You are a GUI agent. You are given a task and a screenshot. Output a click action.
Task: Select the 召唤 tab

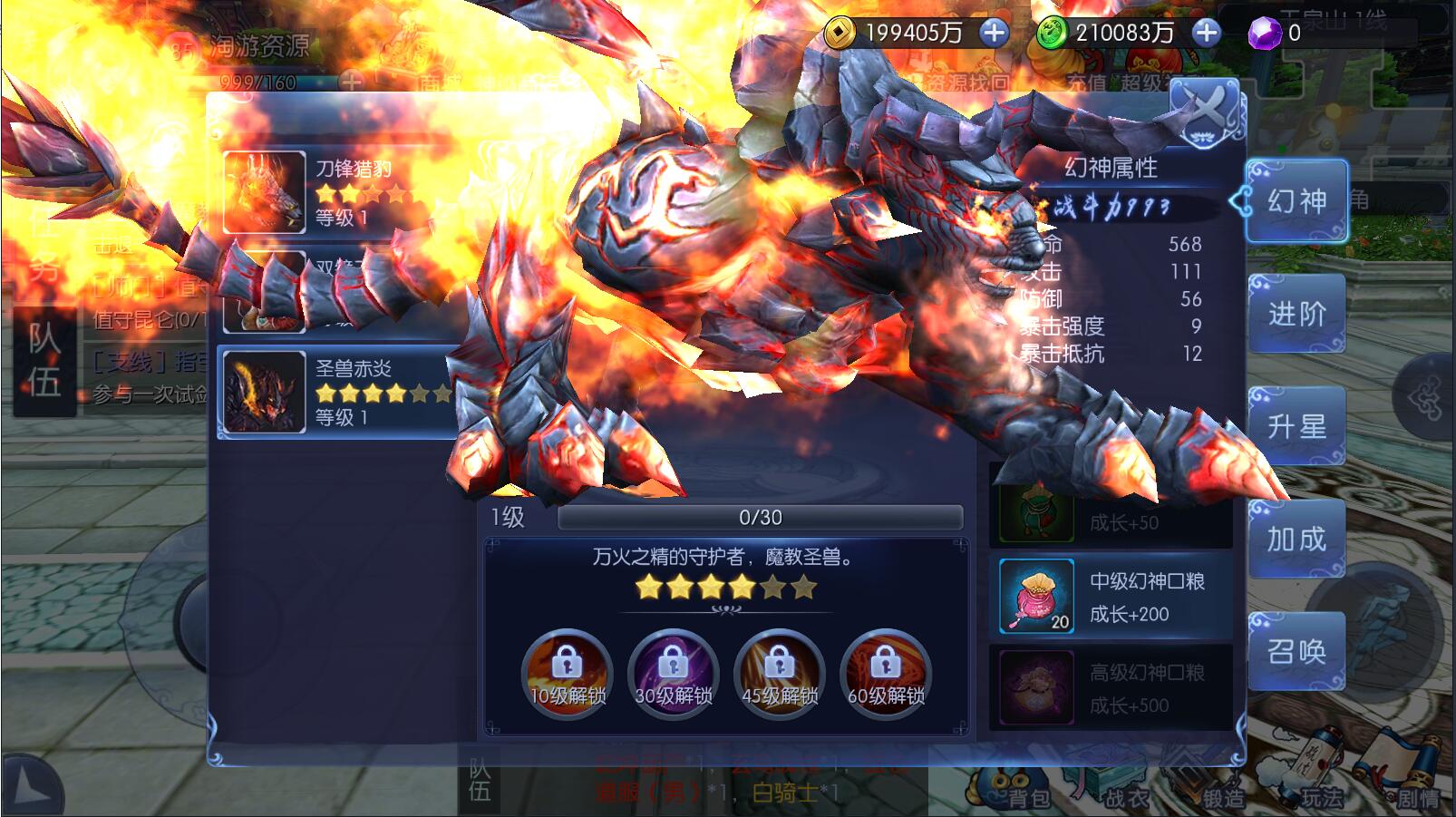pos(1296,651)
